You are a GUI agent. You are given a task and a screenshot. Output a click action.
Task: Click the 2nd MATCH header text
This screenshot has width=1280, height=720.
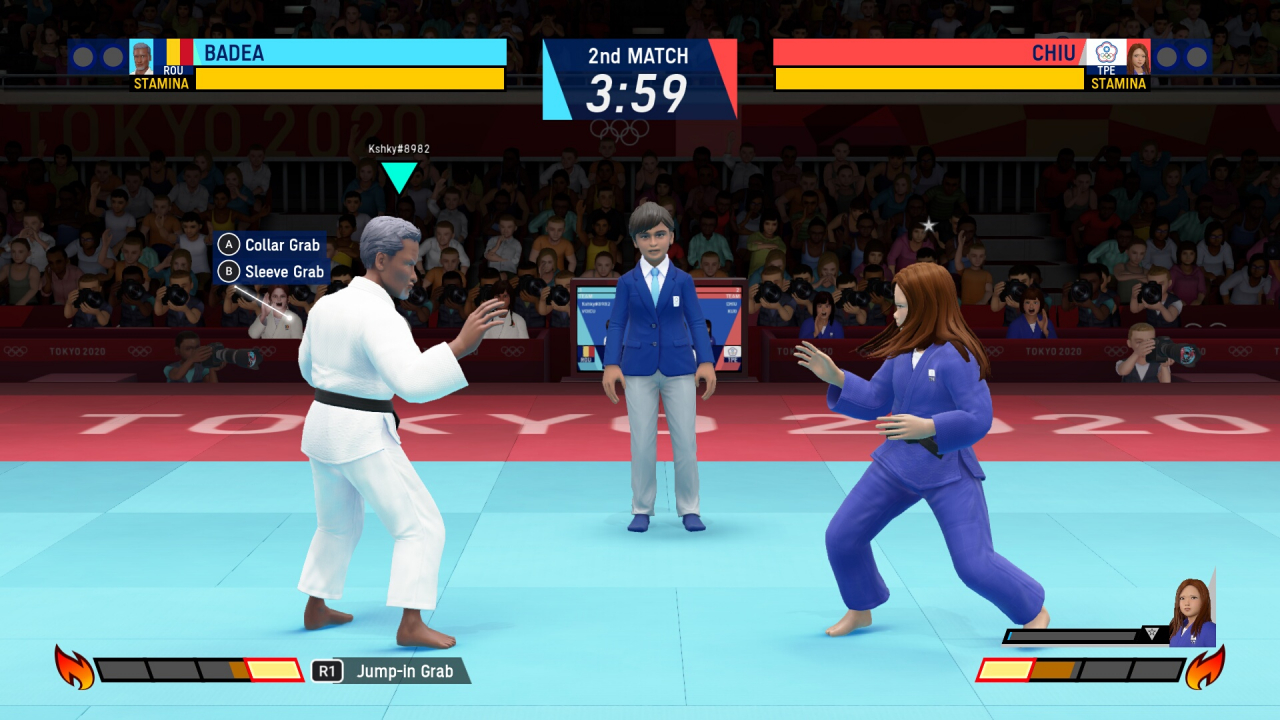coord(640,57)
